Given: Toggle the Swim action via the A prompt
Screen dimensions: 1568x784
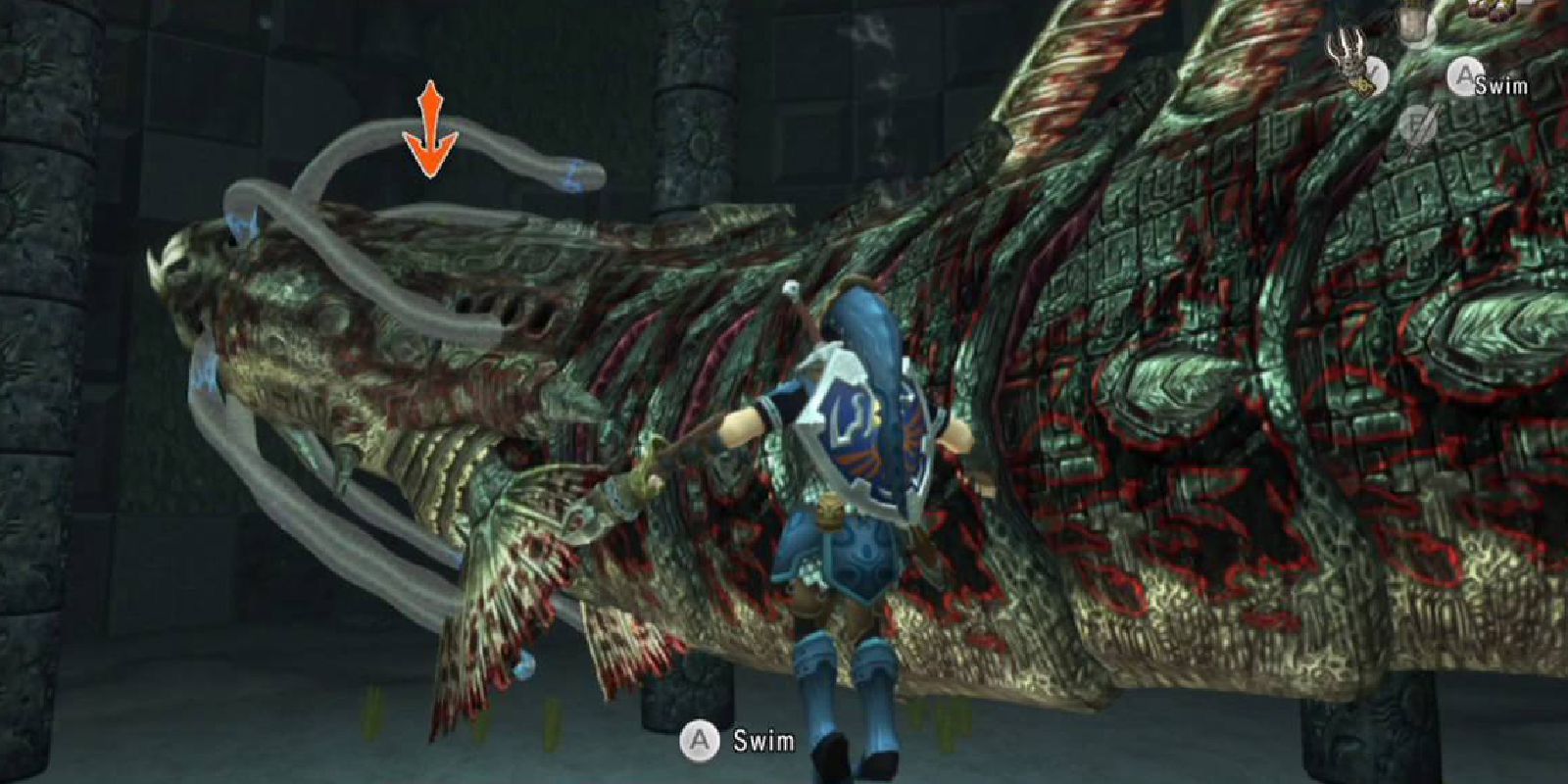Looking at the screenshot, I should coord(1464,74).
